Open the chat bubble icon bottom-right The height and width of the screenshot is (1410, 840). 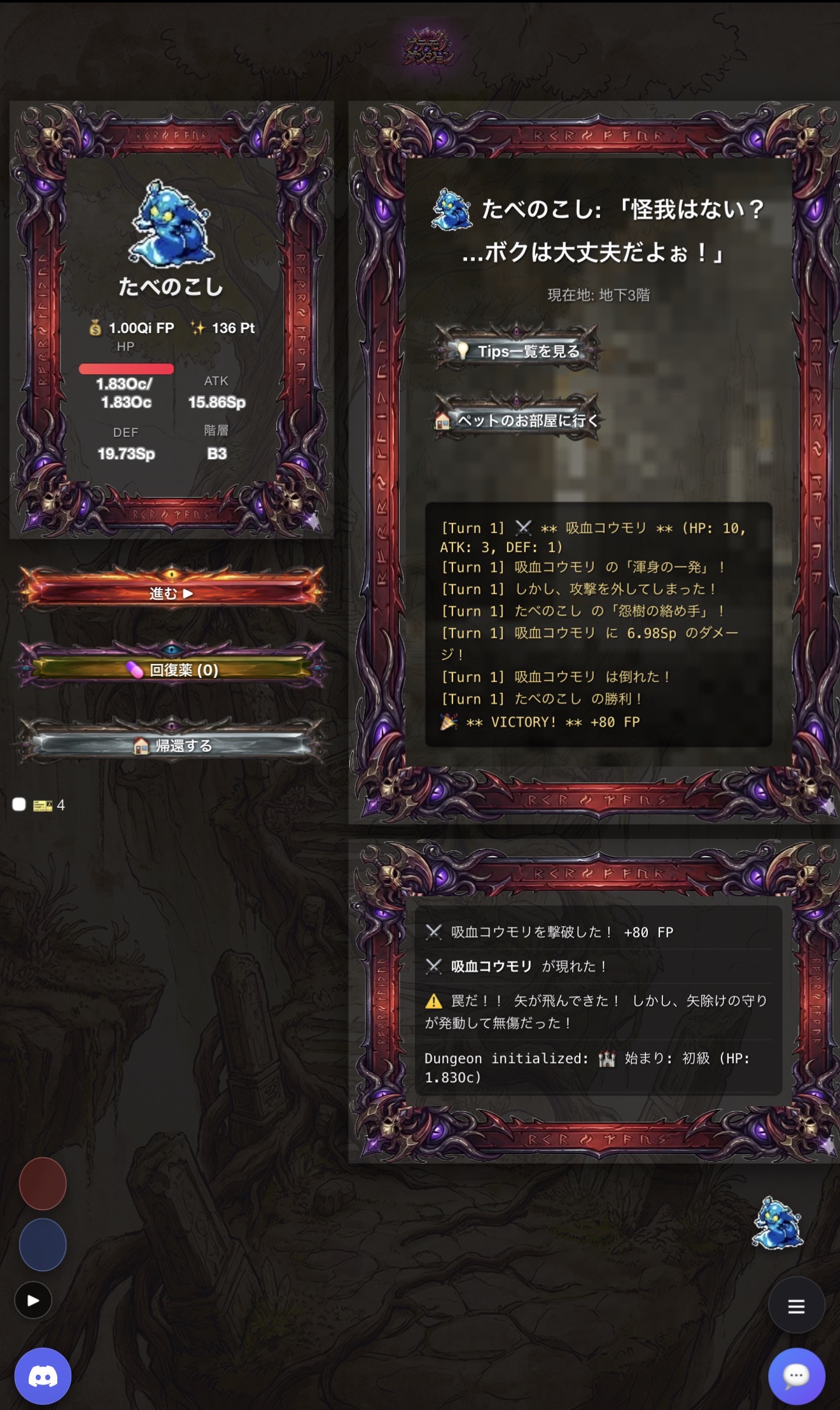797,1375
